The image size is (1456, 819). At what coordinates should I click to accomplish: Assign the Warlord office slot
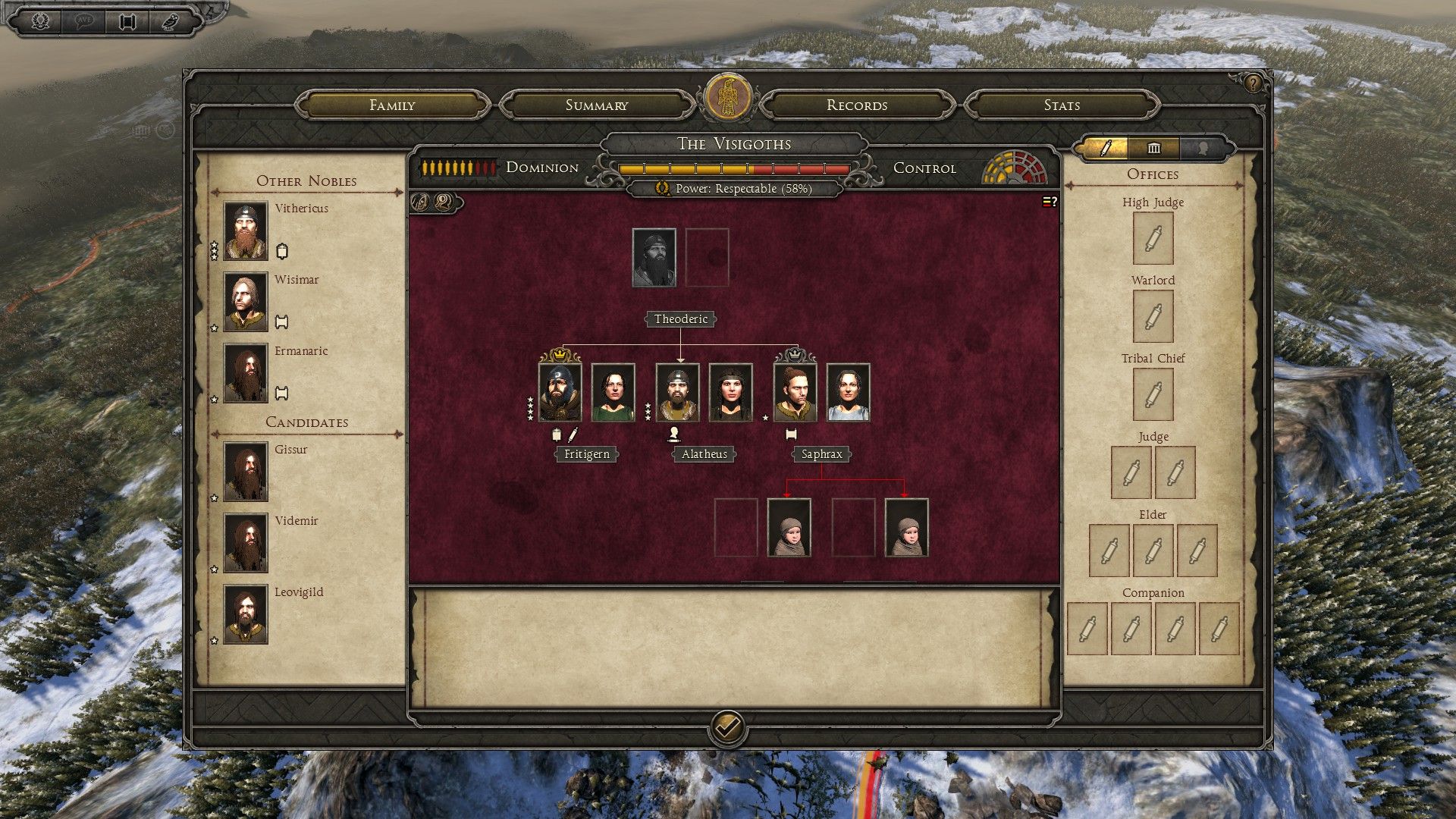[1153, 317]
